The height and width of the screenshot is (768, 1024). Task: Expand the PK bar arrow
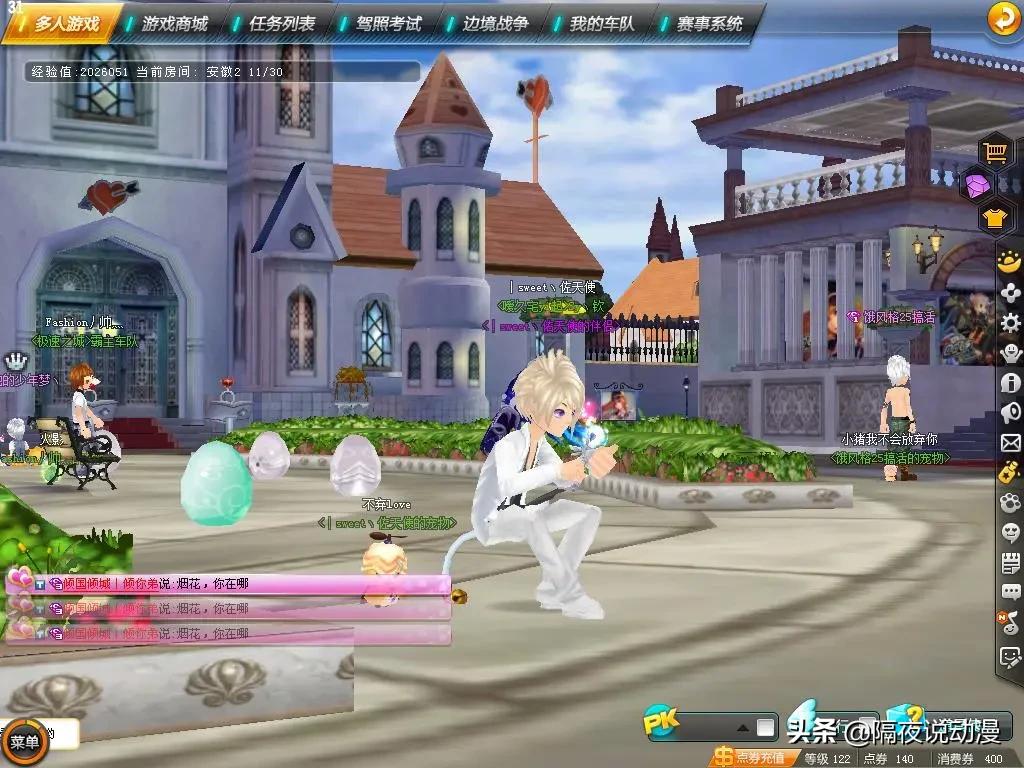[x=742, y=727]
